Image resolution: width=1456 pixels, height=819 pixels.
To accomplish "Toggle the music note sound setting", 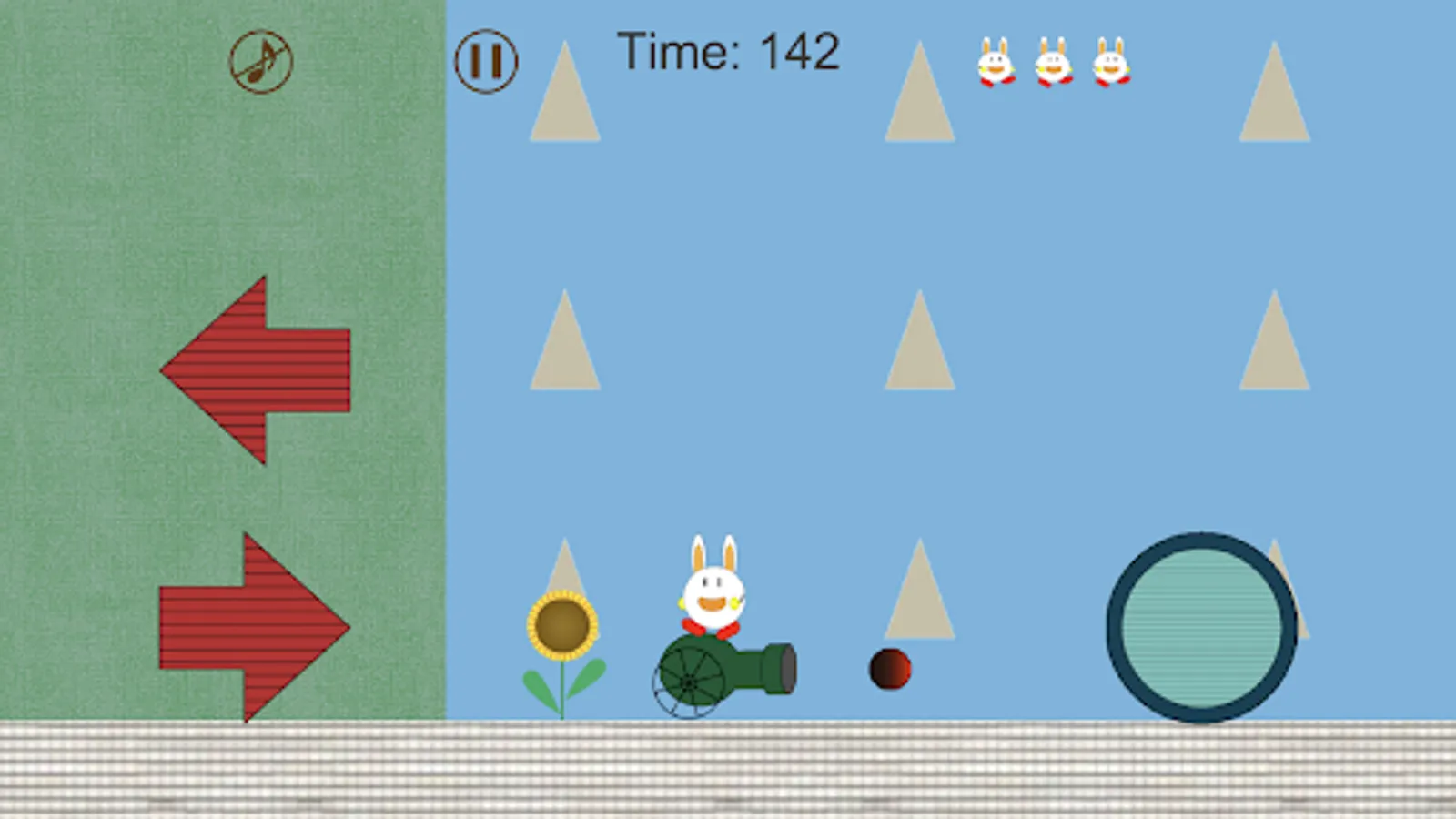I will (x=261, y=61).
